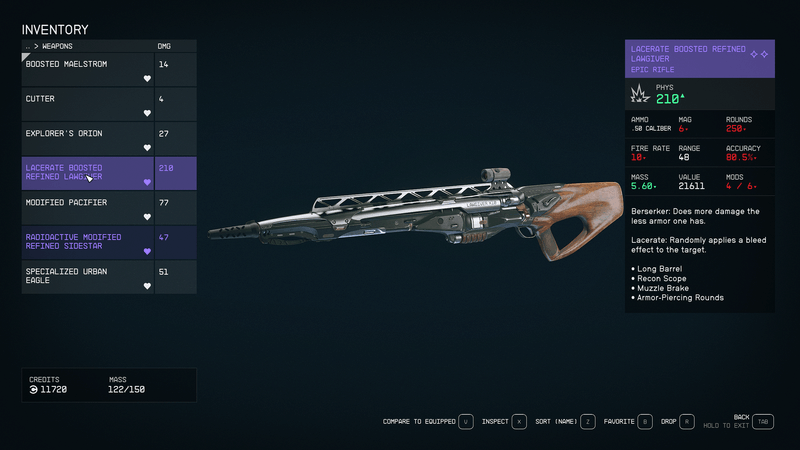This screenshot has height=450, width=800.
Task: Sort the list by the DMG column
Action: [x=164, y=46]
